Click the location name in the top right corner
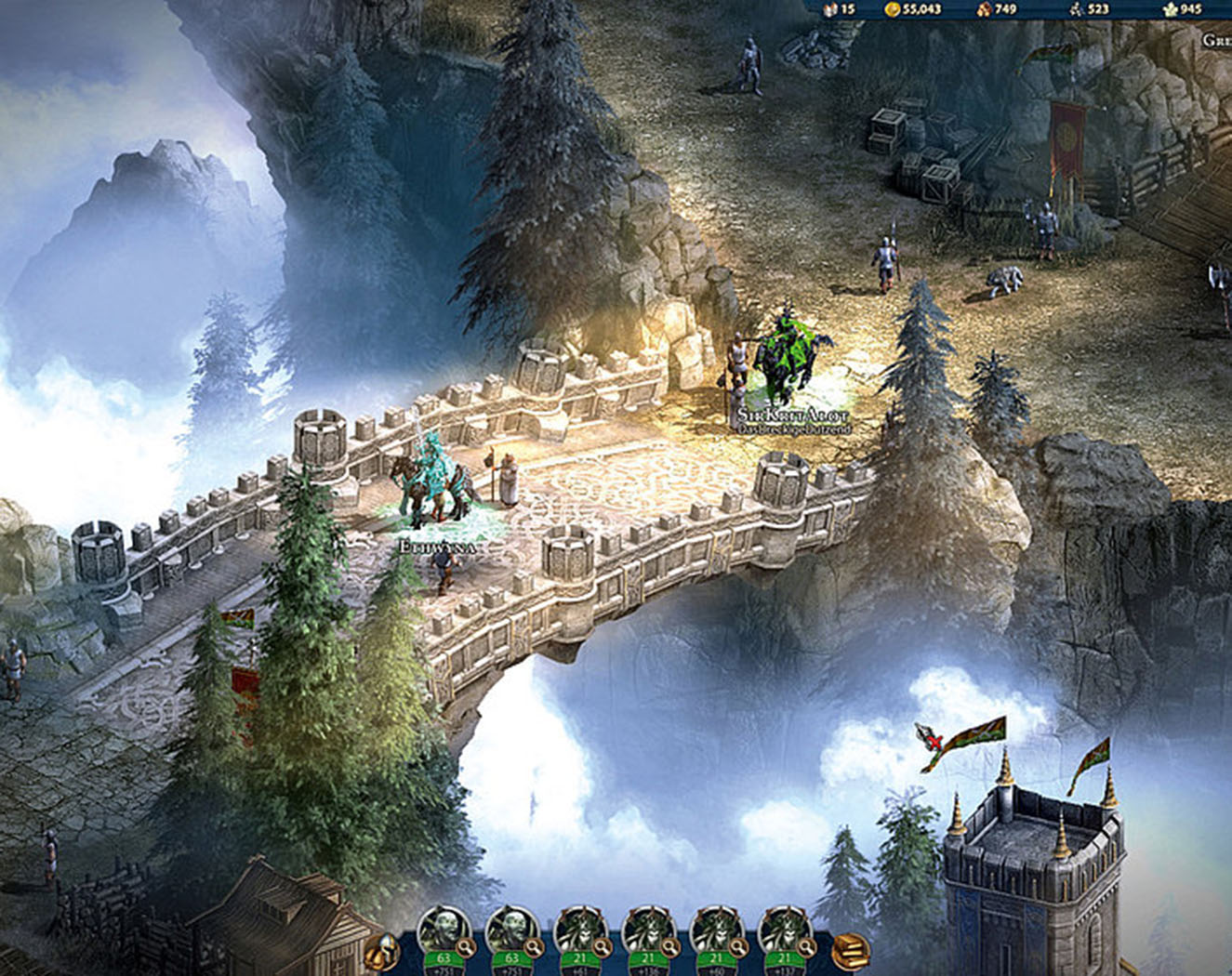The width and height of the screenshot is (1232, 976). click(1218, 41)
